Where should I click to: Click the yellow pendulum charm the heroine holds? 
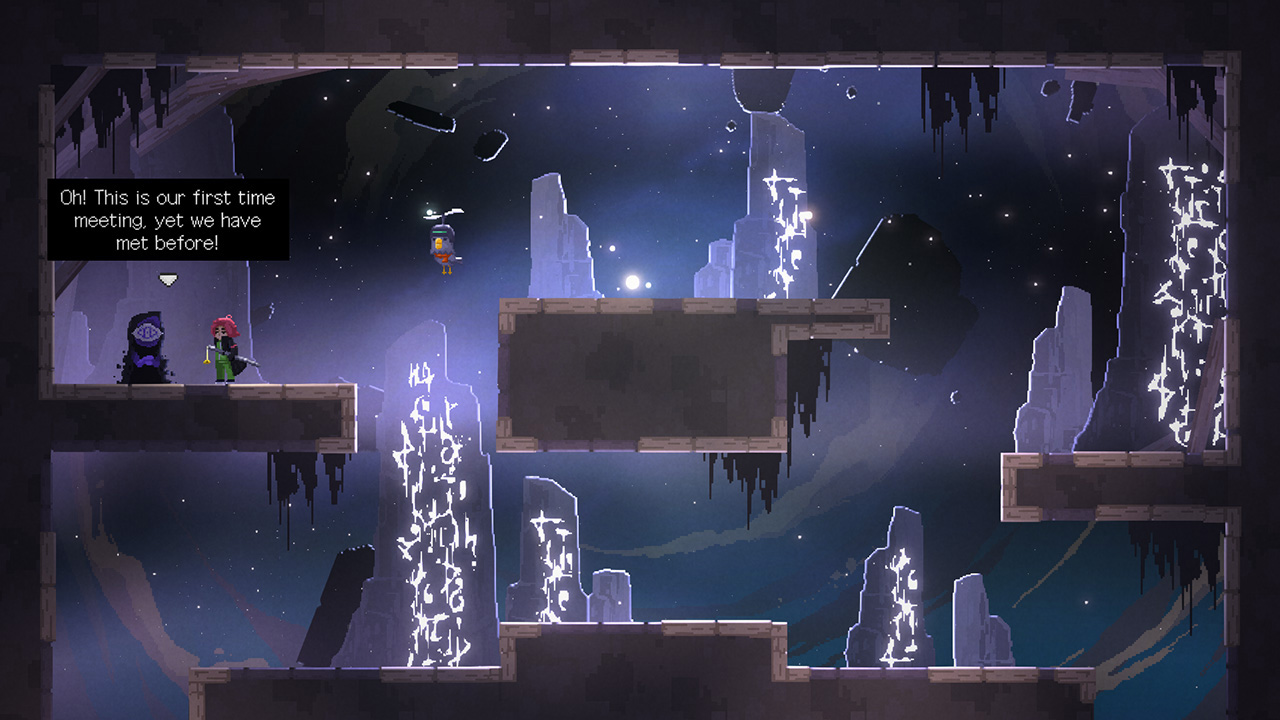pos(207,361)
